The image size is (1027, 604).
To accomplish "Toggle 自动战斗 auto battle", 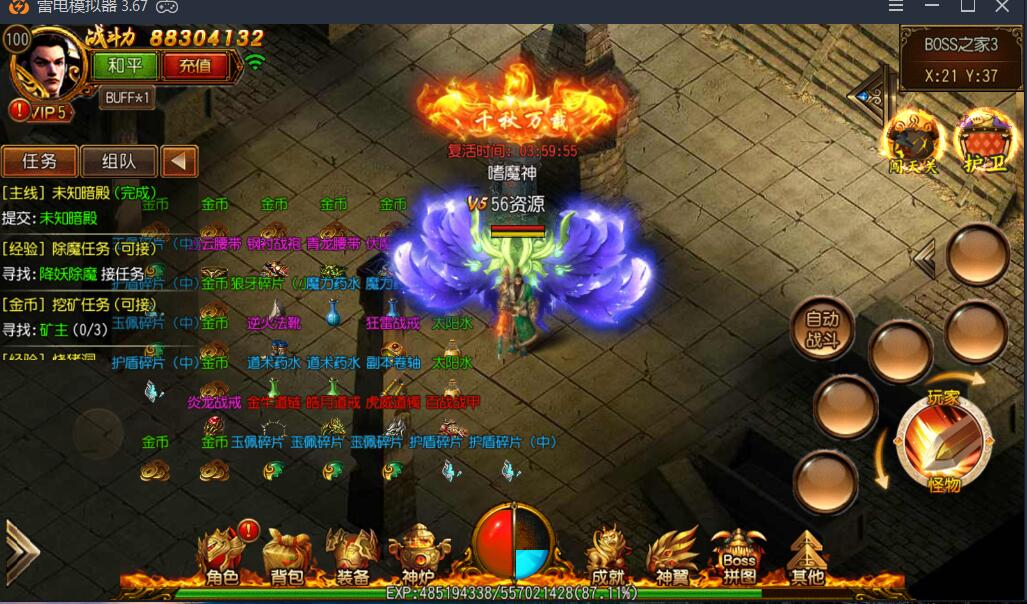I will coord(822,329).
